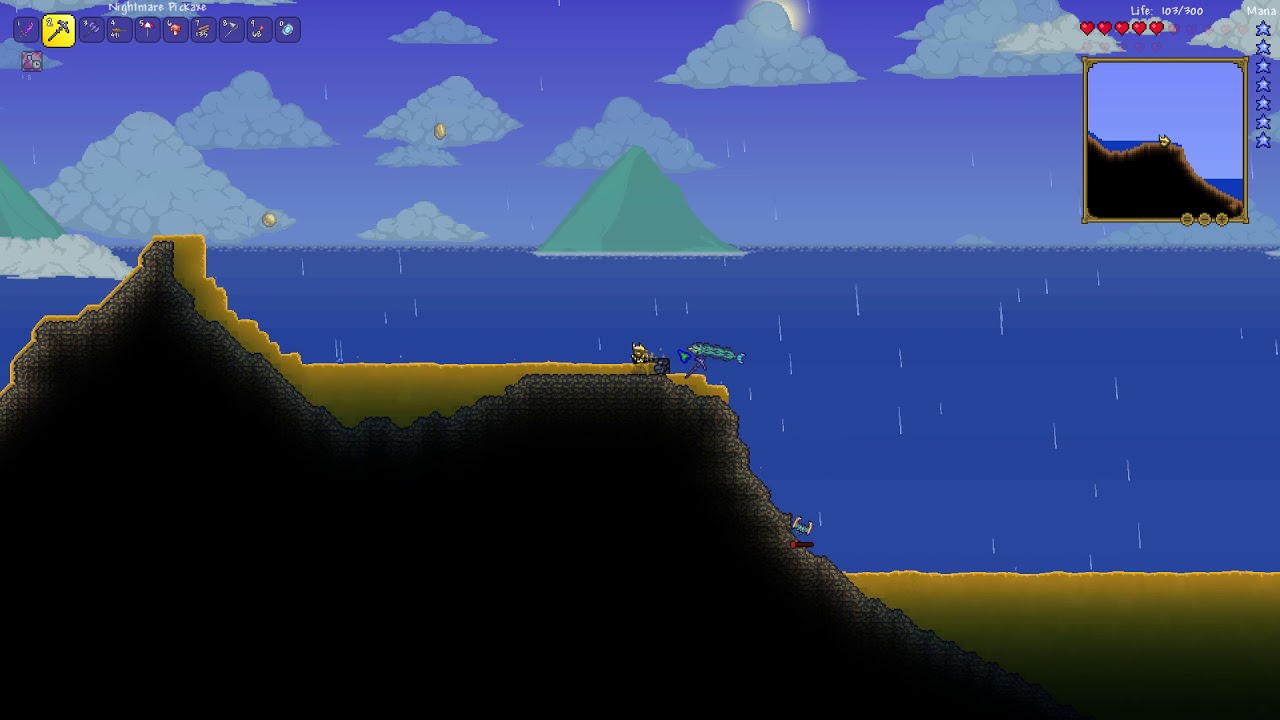Screen dimensions: 1280x720
Task: Zoom in the minimap with the plus button
Action: [x=1221, y=219]
